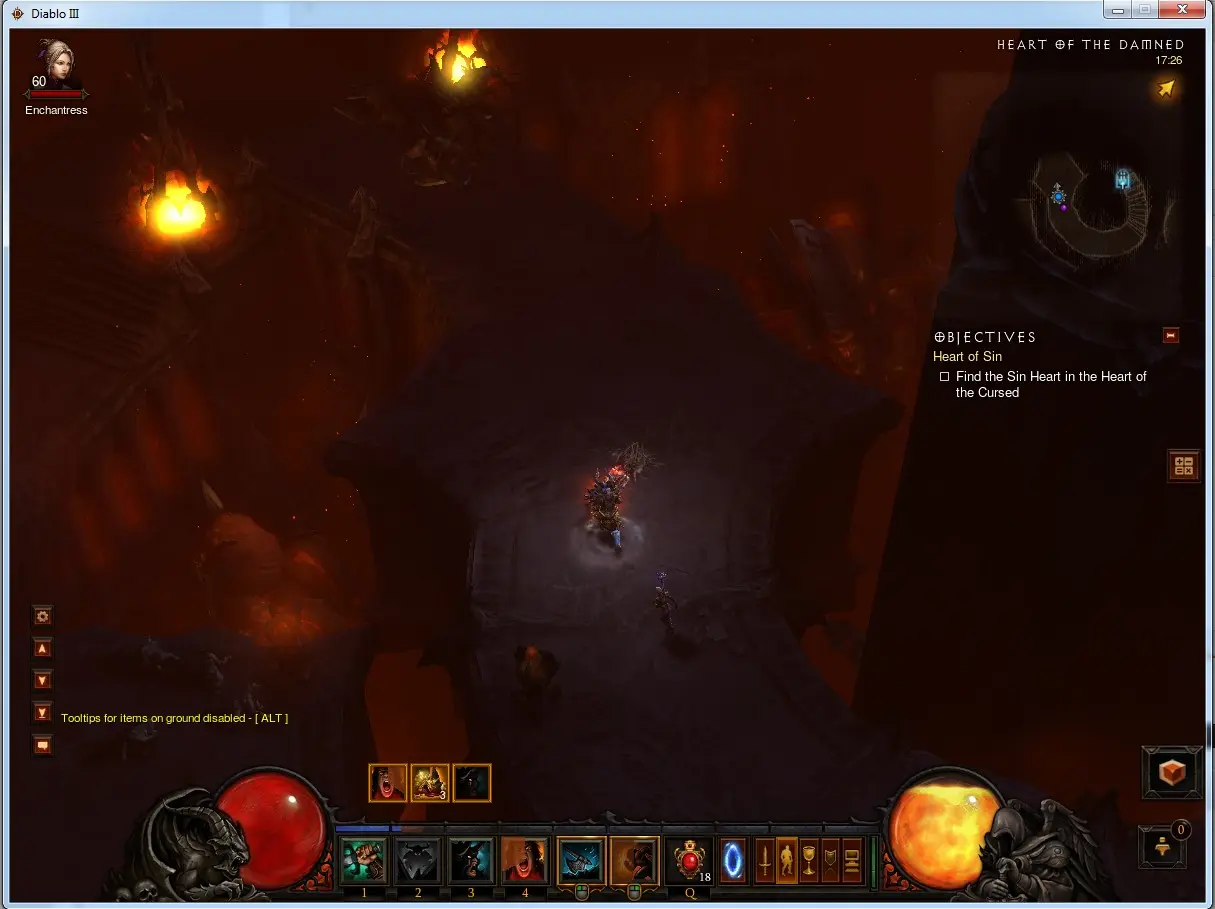Open the character figure inventory button
Viewport: 1215px width, 909px height.
pyautogui.click(x=787, y=860)
